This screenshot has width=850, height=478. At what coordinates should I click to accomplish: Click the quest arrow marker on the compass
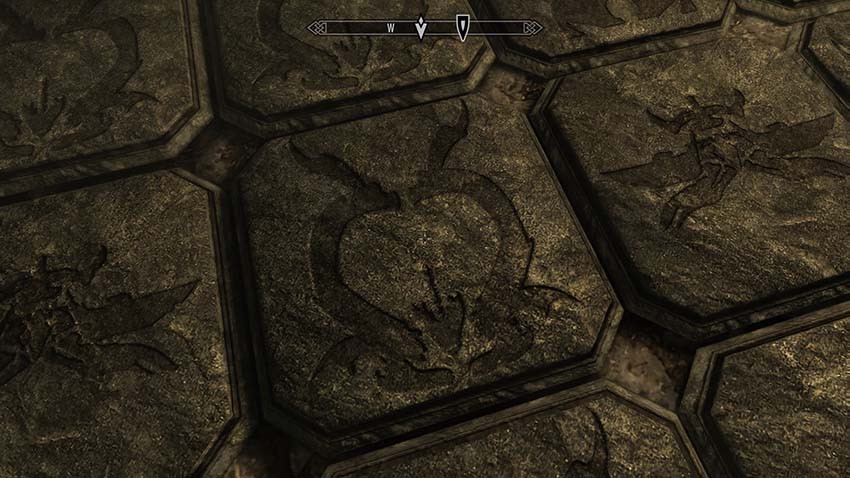[x=421, y=27]
